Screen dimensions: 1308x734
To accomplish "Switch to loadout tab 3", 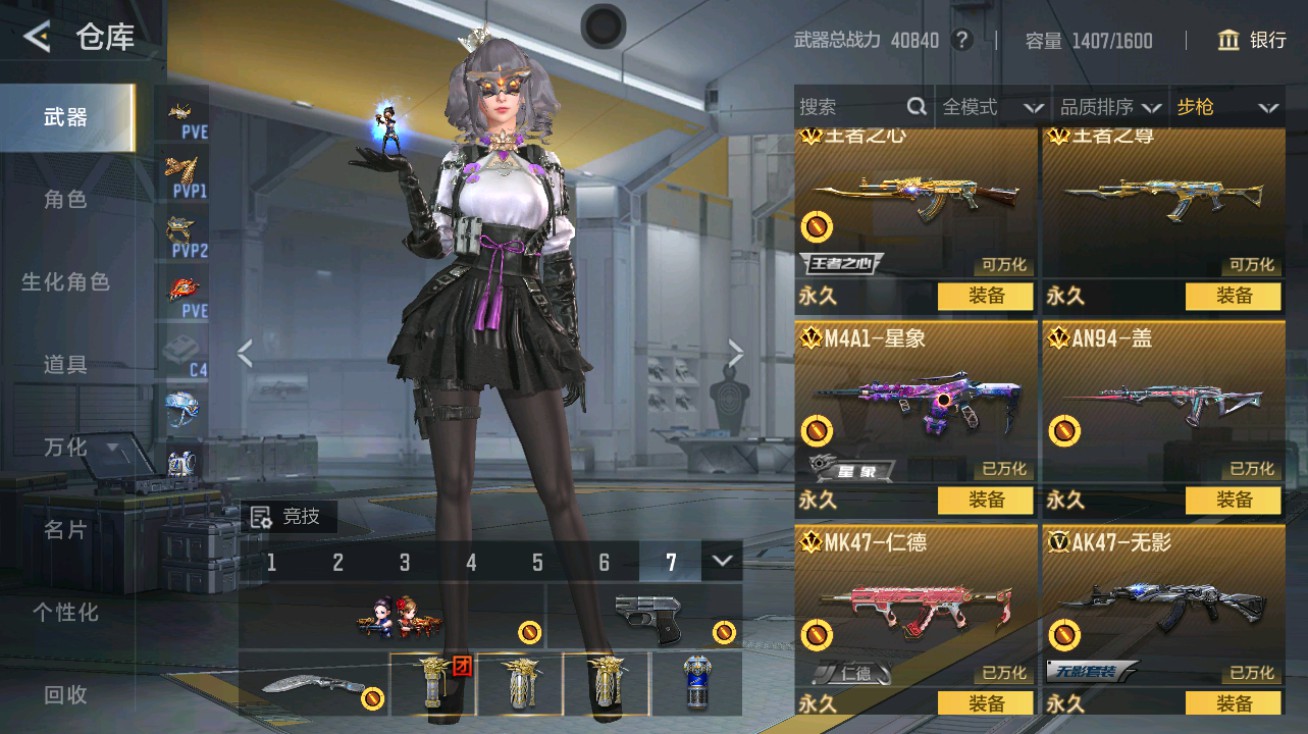I will pos(404,563).
